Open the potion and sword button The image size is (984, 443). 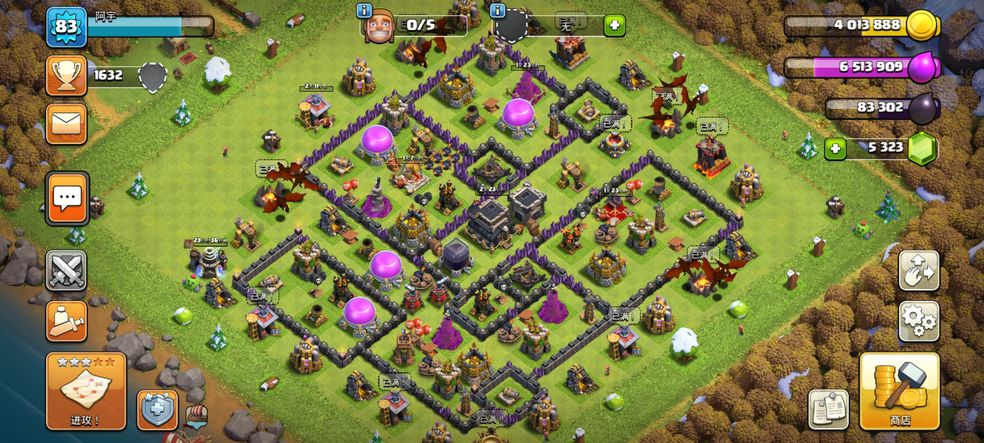tap(66, 320)
